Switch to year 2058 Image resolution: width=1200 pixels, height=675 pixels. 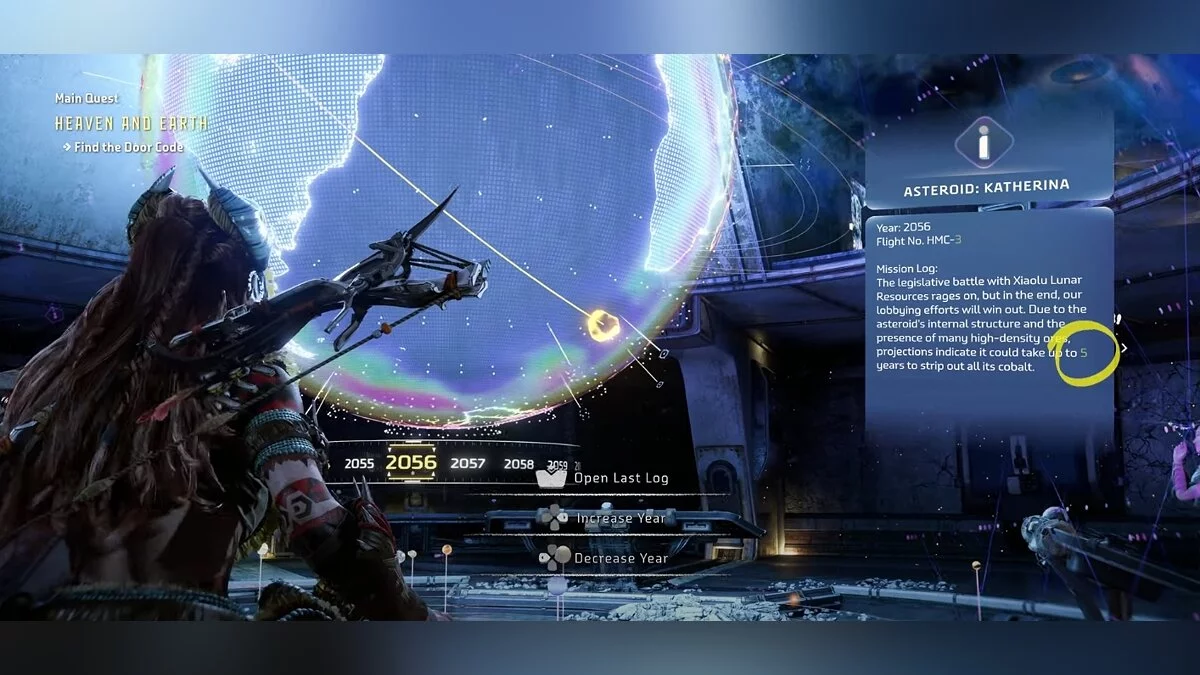point(518,464)
